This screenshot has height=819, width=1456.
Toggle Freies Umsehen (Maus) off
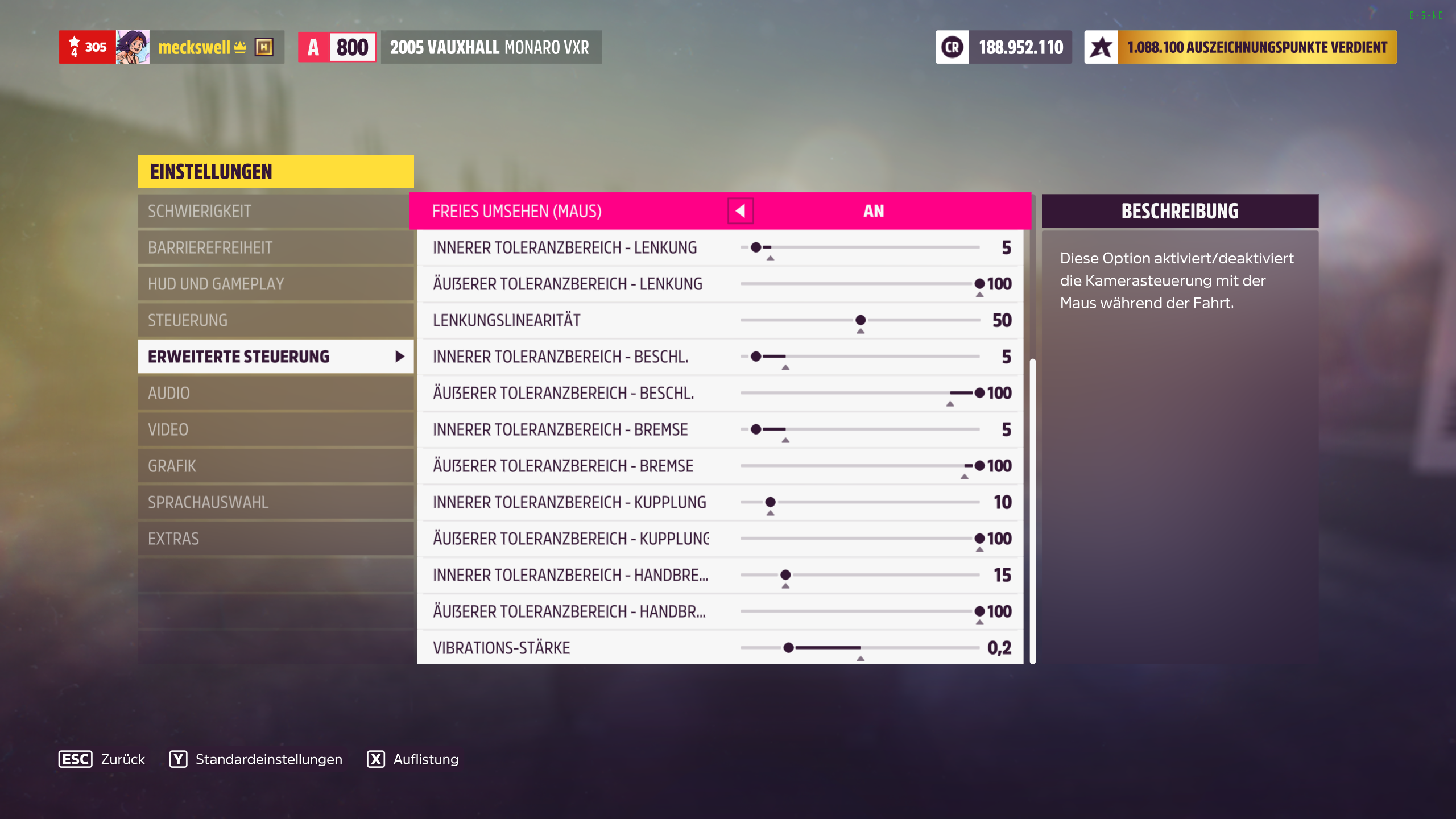(874, 210)
